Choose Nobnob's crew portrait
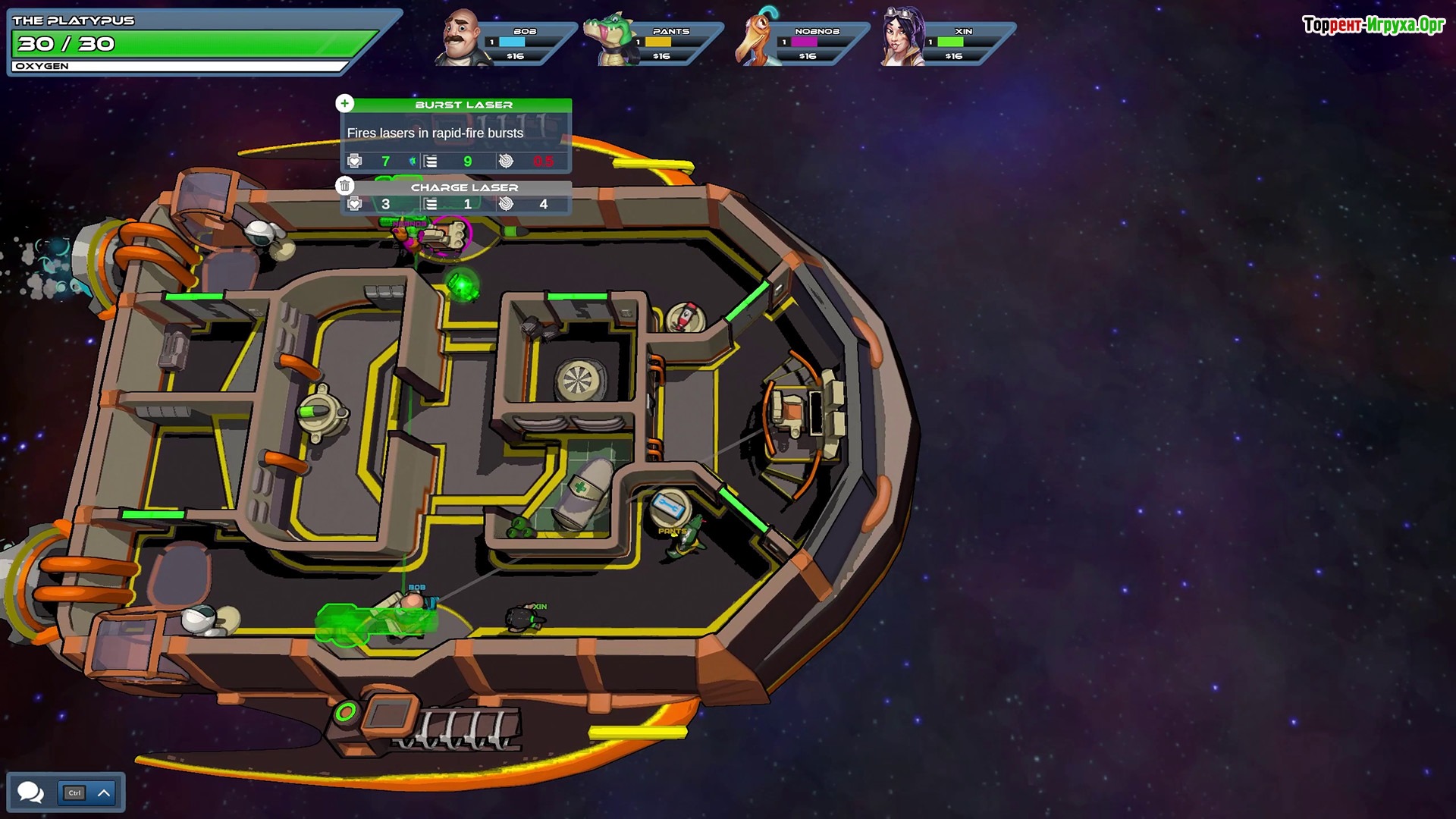This screenshot has width=1456, height=819. (x=757, y=38)
